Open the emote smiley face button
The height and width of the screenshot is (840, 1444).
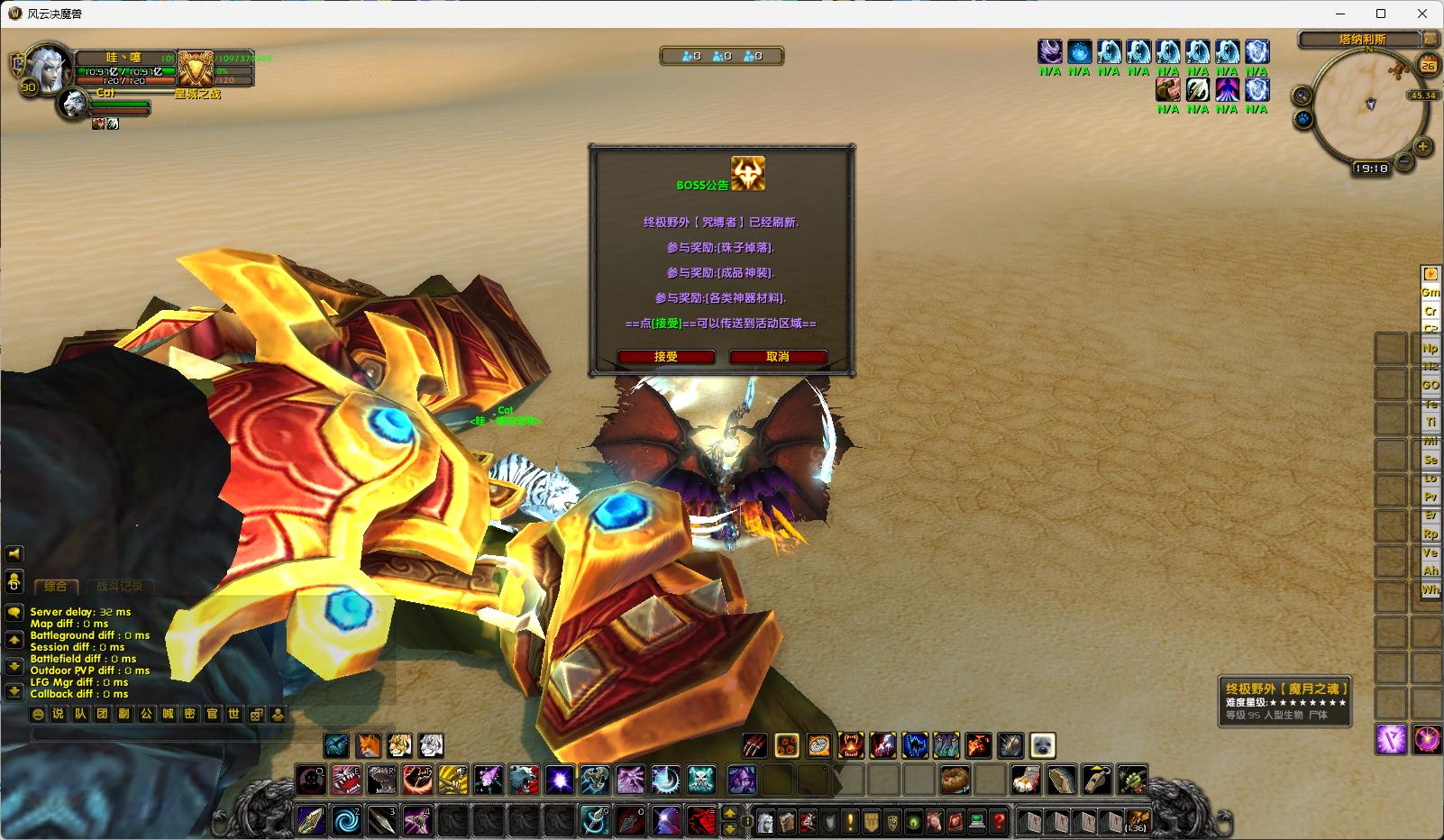pos(38,715)
